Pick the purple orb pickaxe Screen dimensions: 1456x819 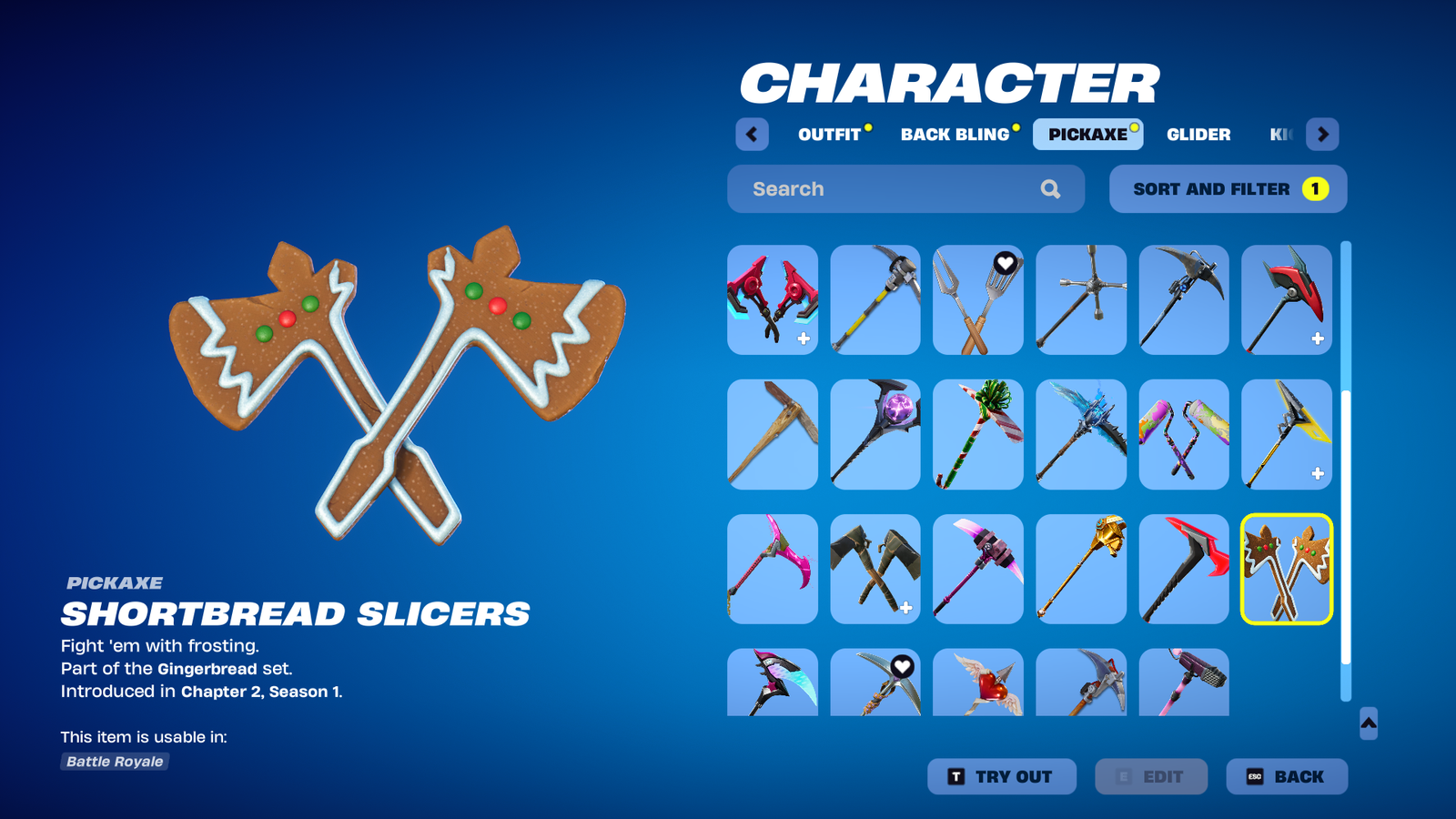click(875, 435)
